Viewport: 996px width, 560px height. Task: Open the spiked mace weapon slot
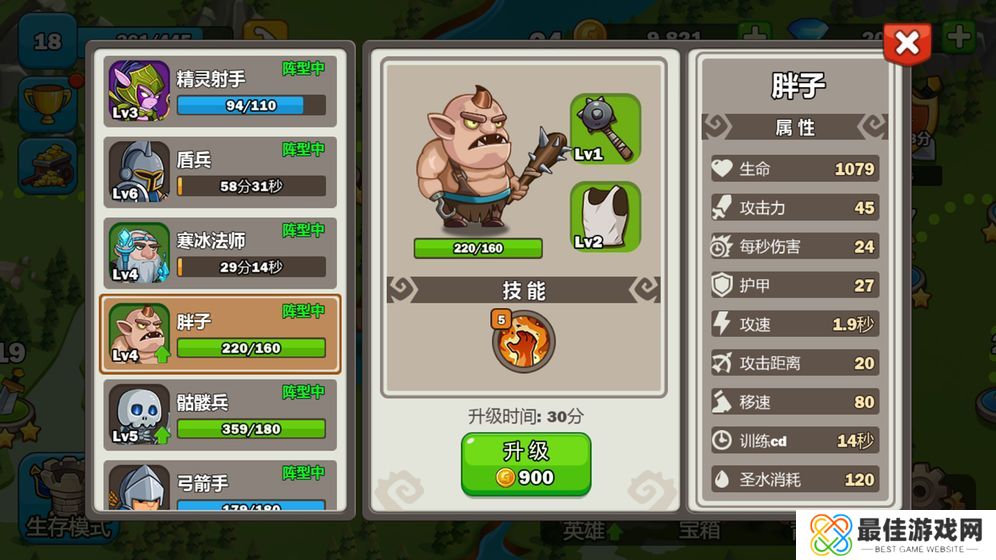(605, 129)
